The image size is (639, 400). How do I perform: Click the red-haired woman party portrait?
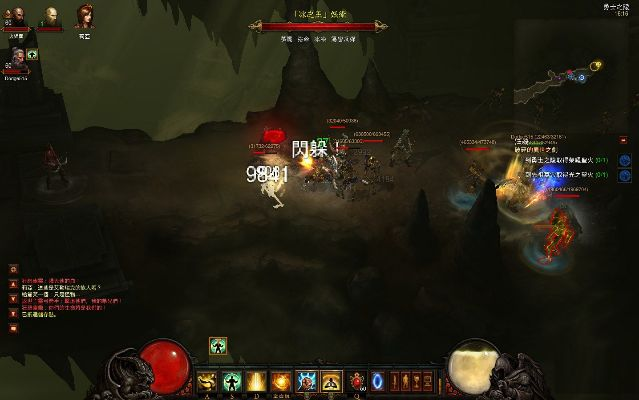[x=82, y=16]
